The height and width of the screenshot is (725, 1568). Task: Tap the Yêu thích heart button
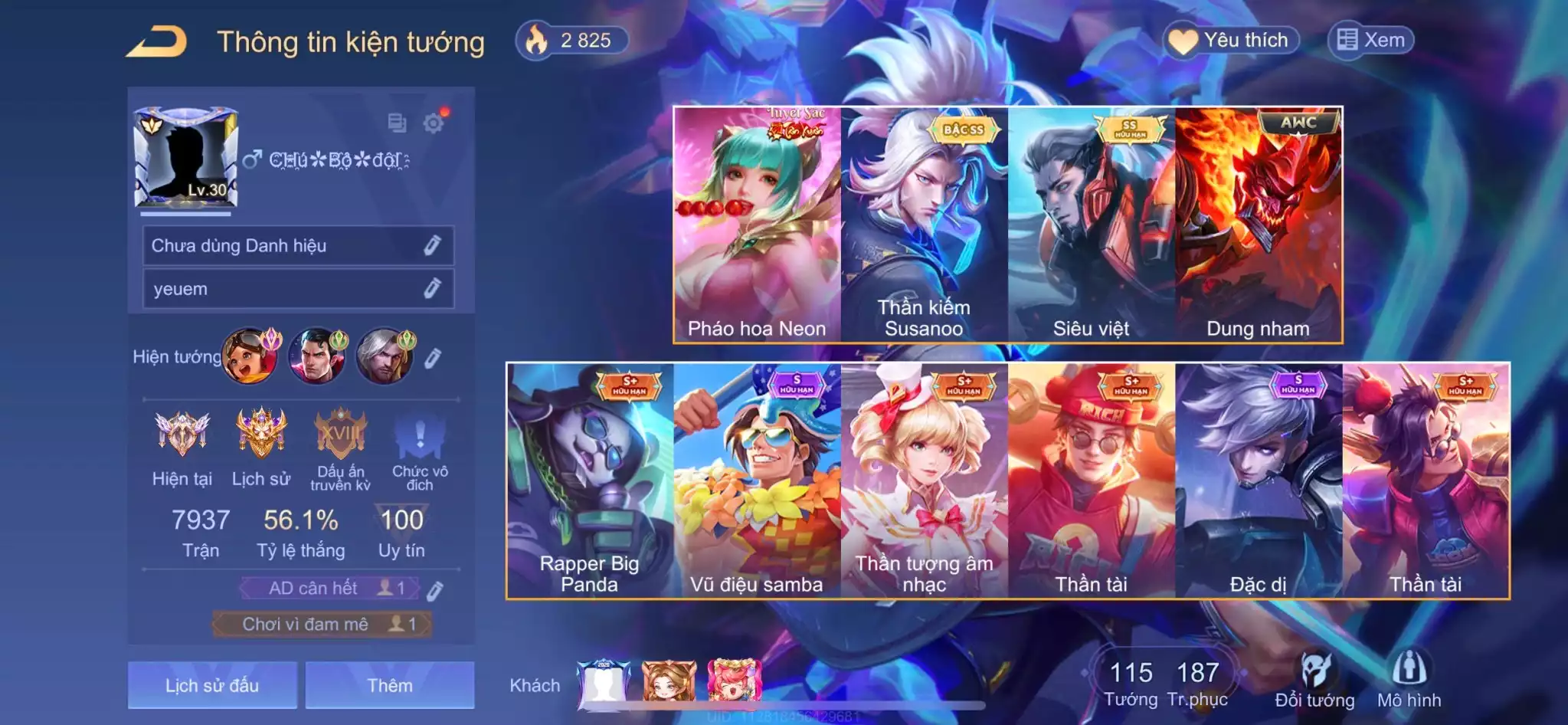[x=1232, y=41]
